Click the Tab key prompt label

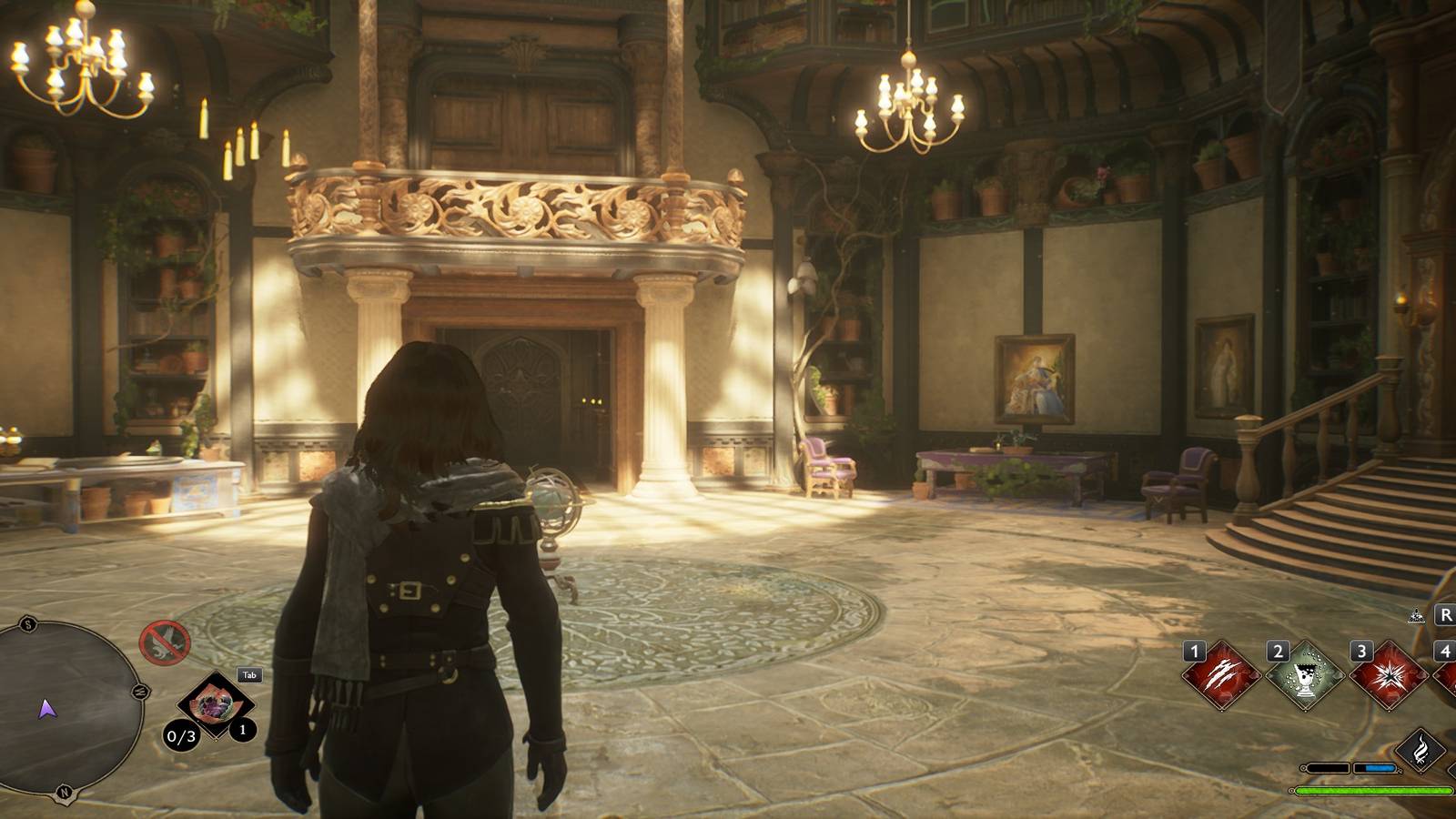pos(249,674)
